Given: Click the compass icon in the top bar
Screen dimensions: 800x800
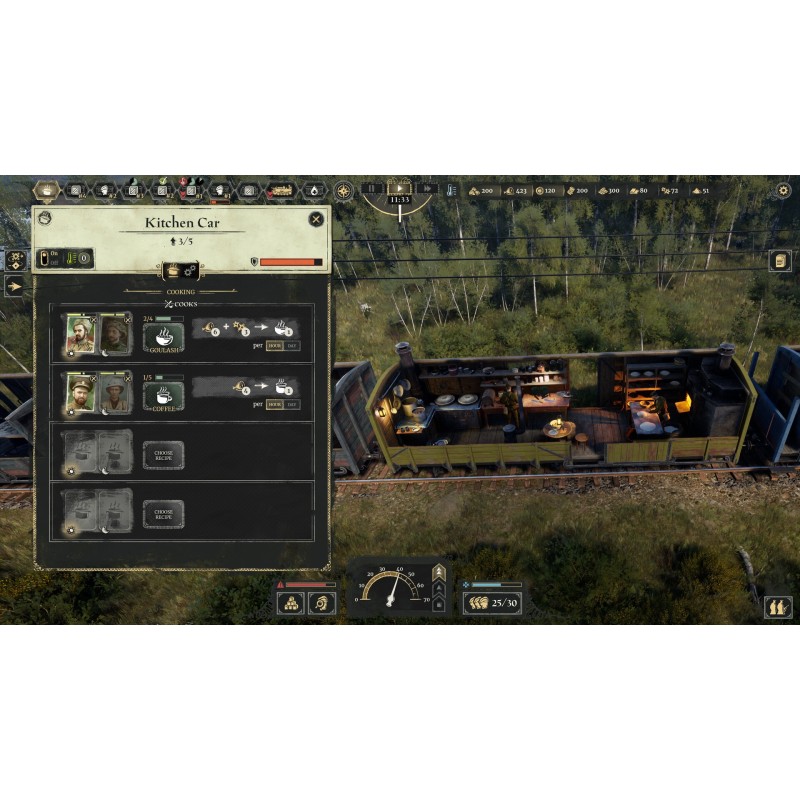Looking at the screenshot, I should pos(343,190).
